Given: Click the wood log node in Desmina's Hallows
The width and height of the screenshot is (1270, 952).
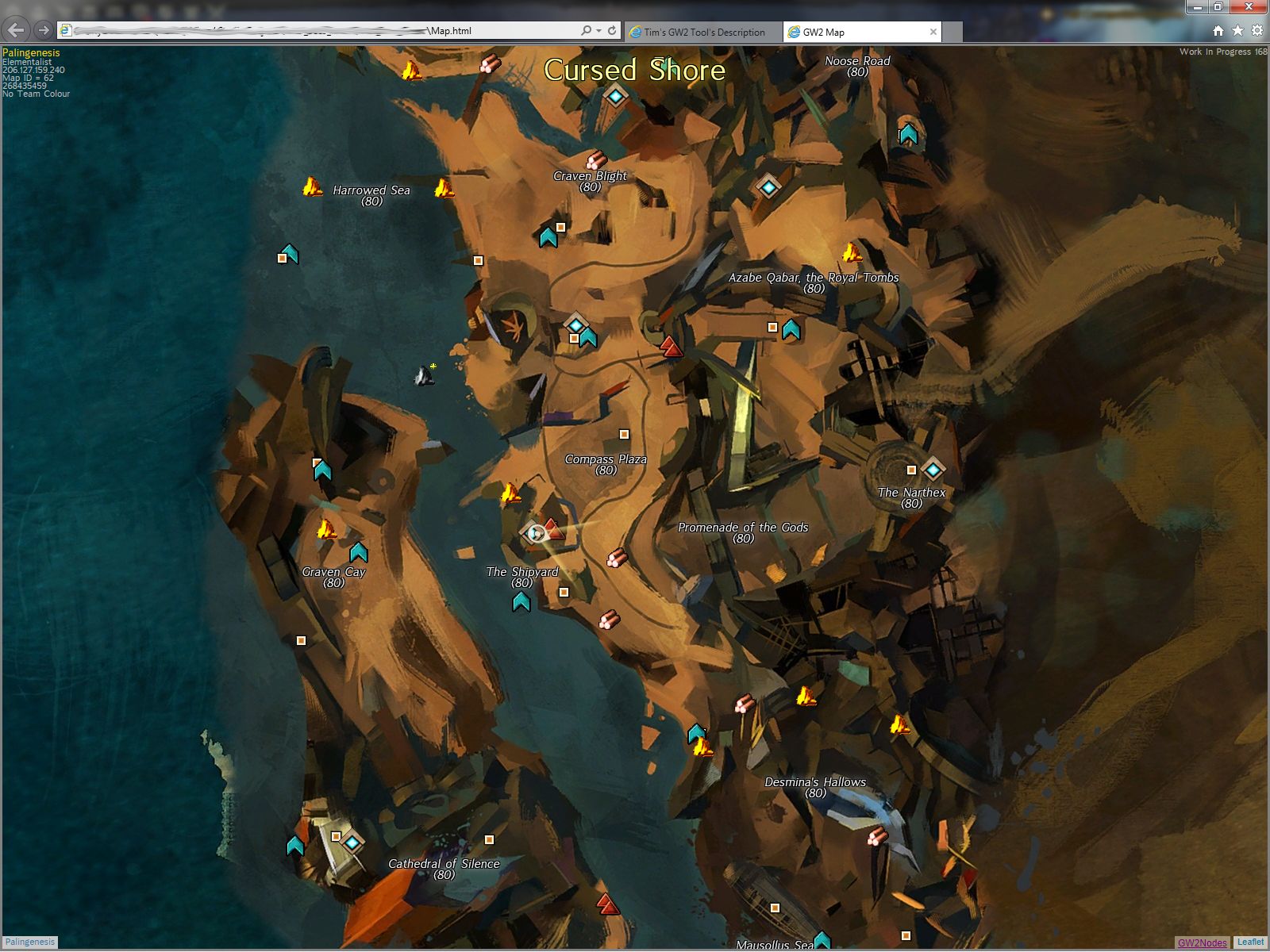Looking at the screenshot, I should coord(877,836).
